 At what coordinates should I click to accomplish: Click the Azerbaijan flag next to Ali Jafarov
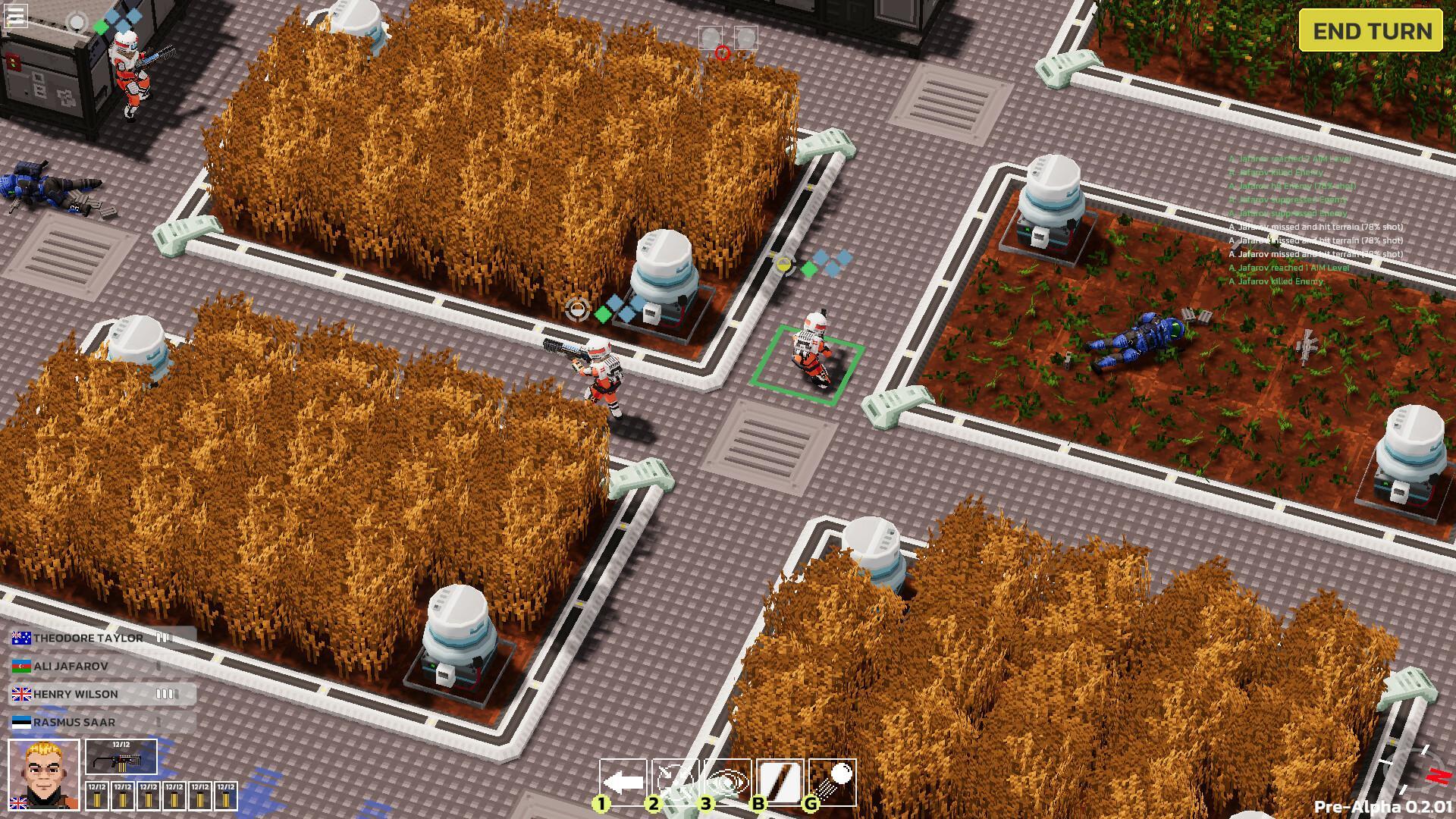[20, 665]
